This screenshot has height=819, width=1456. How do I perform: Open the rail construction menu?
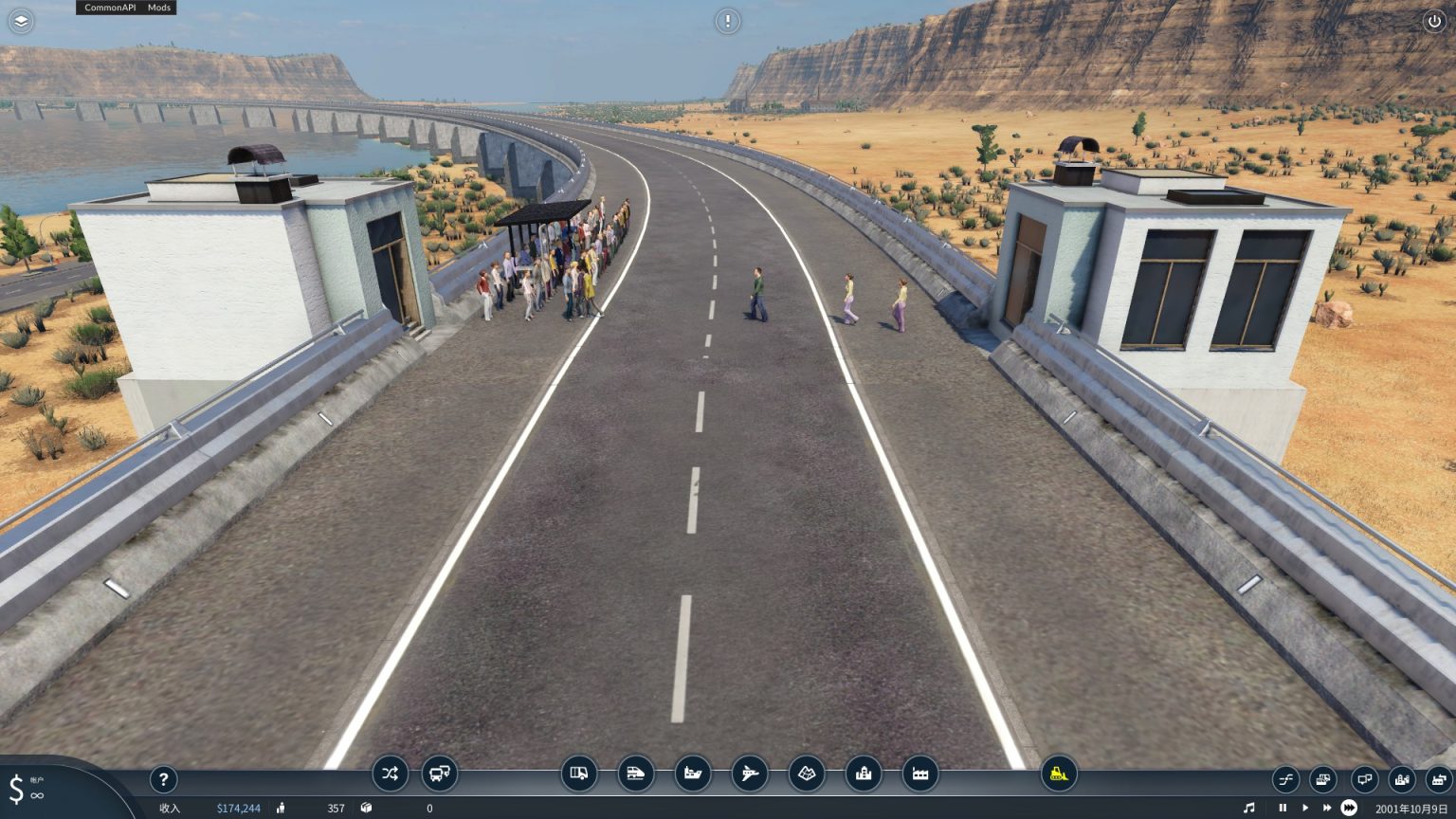click(x=636, y=774)
